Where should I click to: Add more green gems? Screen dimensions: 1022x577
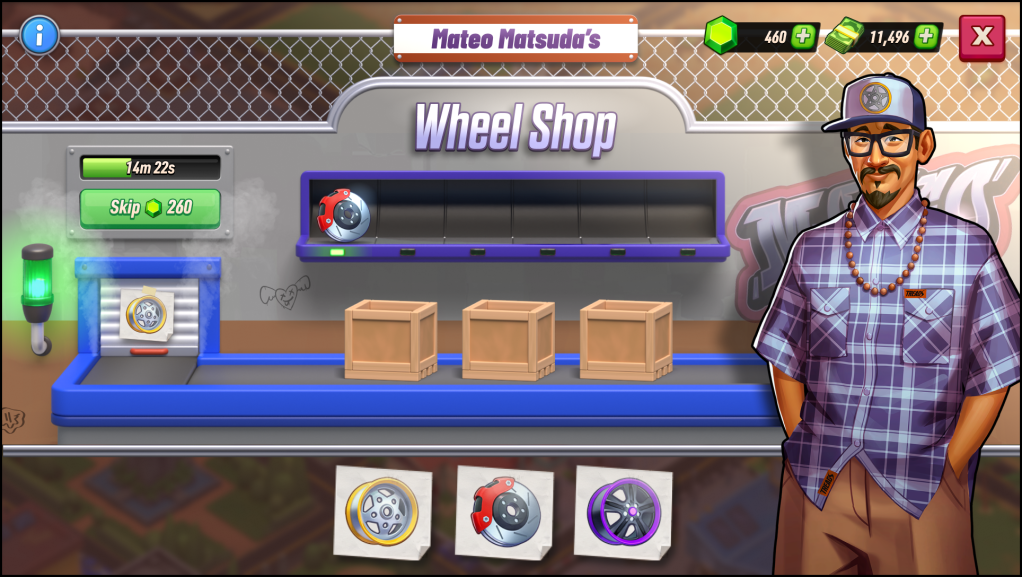pos(803,37)
